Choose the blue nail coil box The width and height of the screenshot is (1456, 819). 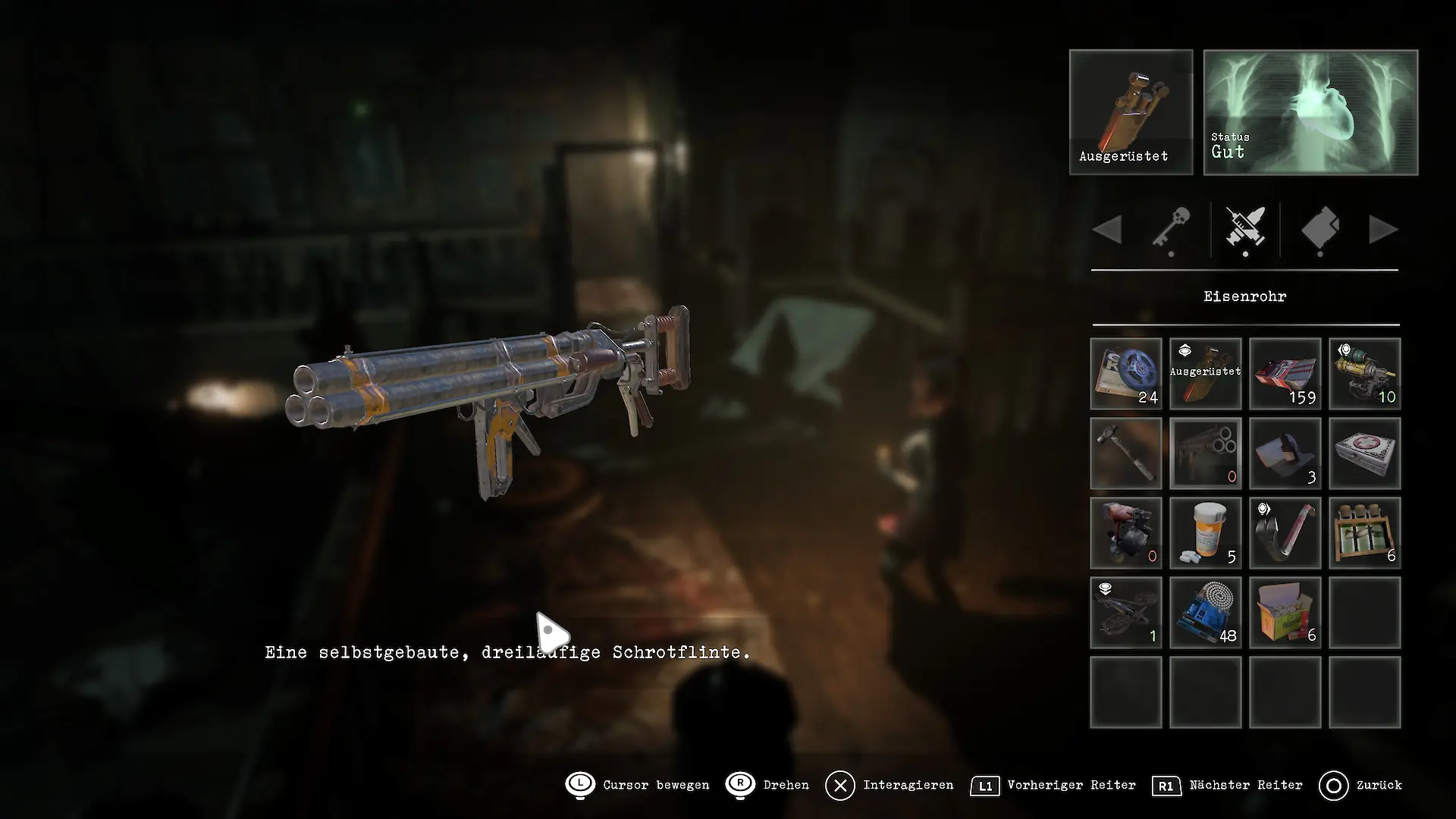(x=1206, y=613)
